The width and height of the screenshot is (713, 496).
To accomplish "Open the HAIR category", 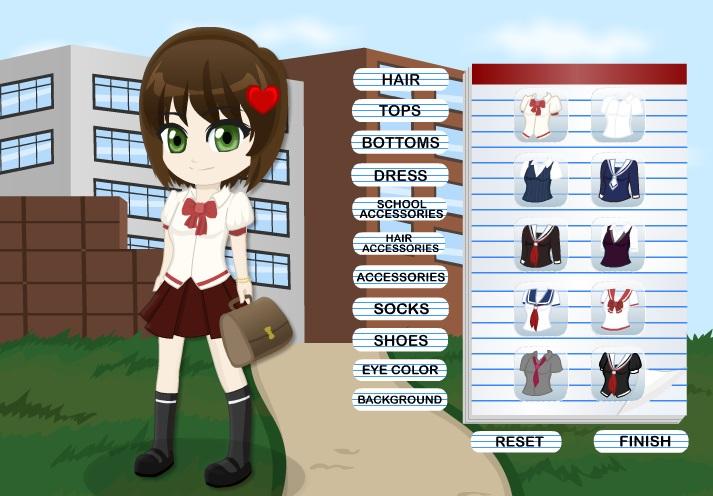I will tap(400, 78).
